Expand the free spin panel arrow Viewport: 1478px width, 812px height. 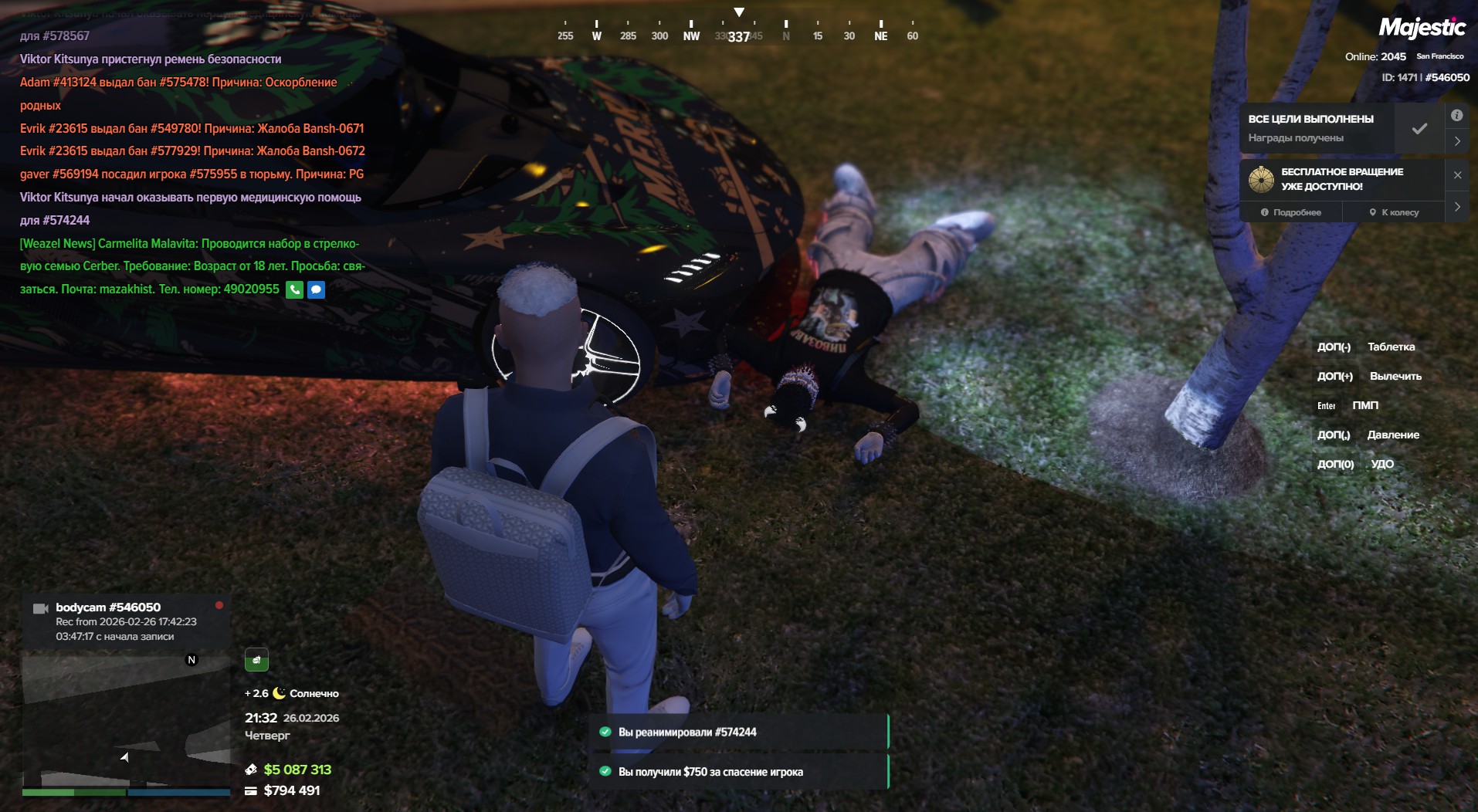click(1457, 207)
